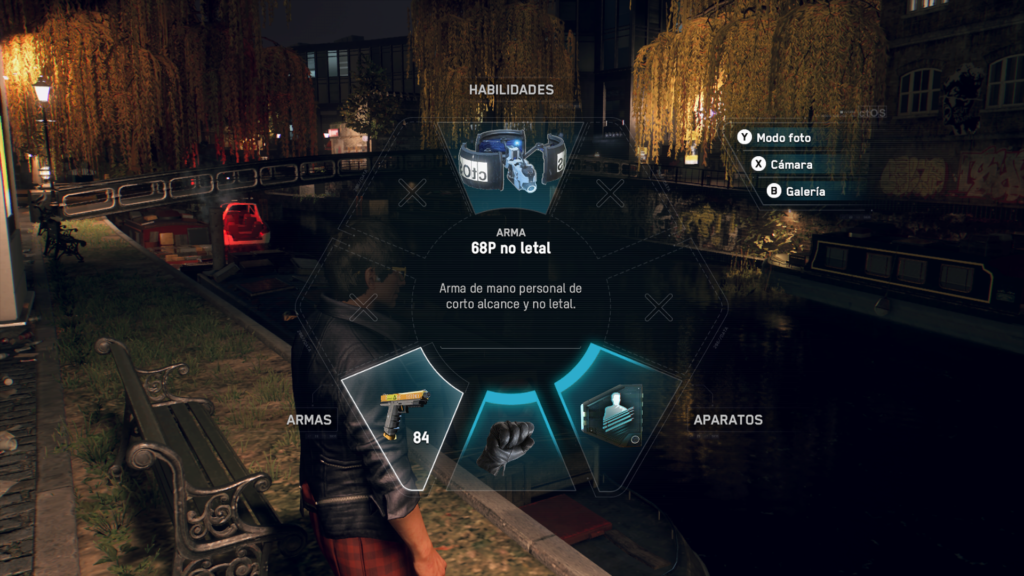This screenshot has width=1024, height=576.
Task: Choose the Cámara option
Action: click(x=790, y=164)
